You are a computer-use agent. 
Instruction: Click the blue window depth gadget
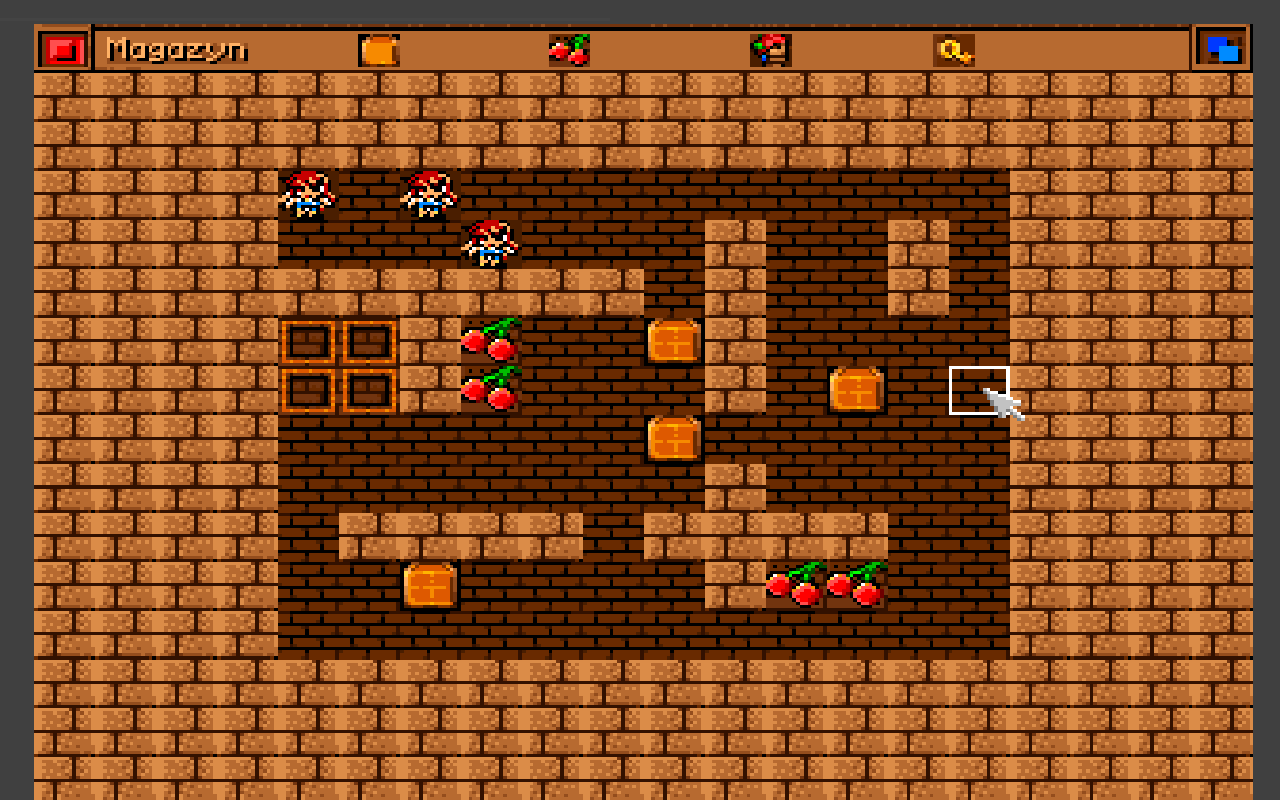tap(1223, 49)
